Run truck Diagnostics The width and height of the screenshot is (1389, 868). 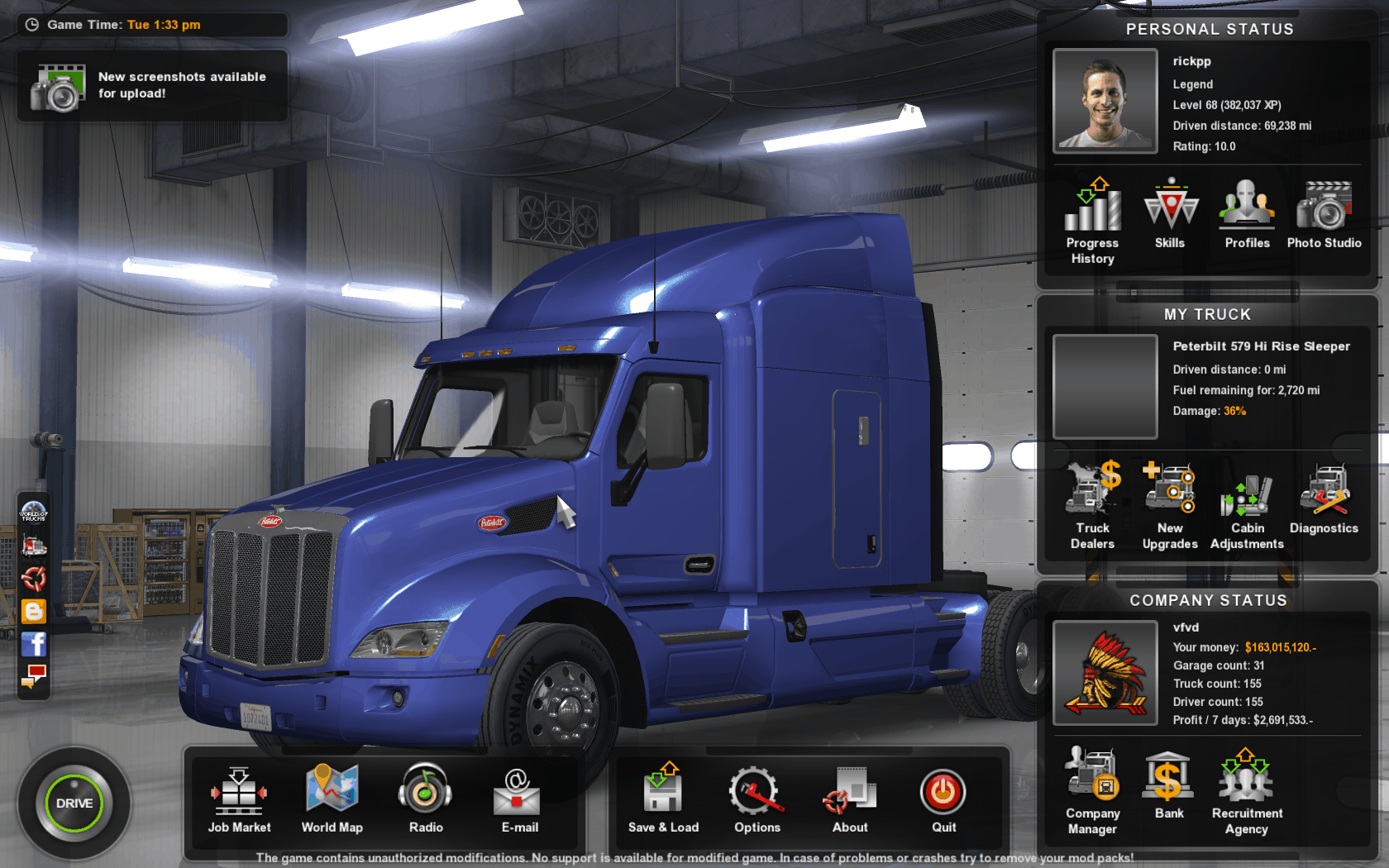pos(1324,498)
